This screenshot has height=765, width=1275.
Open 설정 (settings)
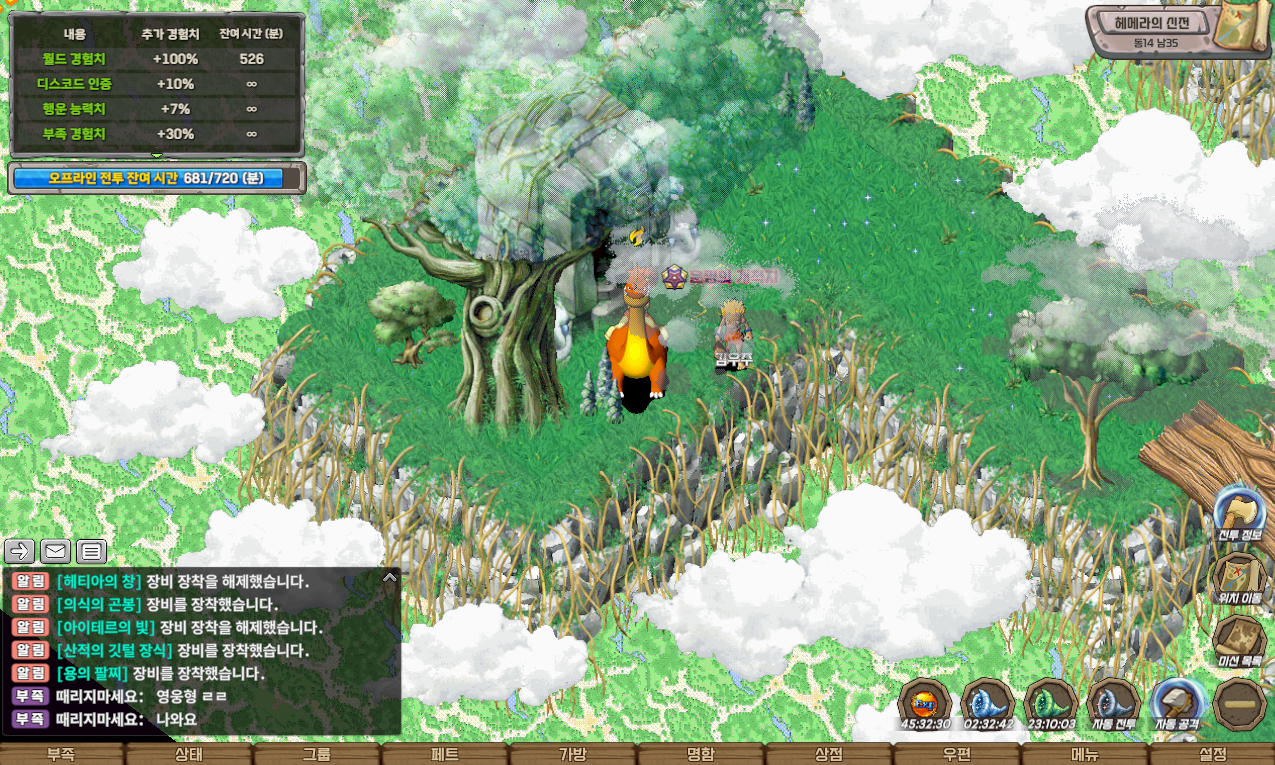tap(1212, 754)
